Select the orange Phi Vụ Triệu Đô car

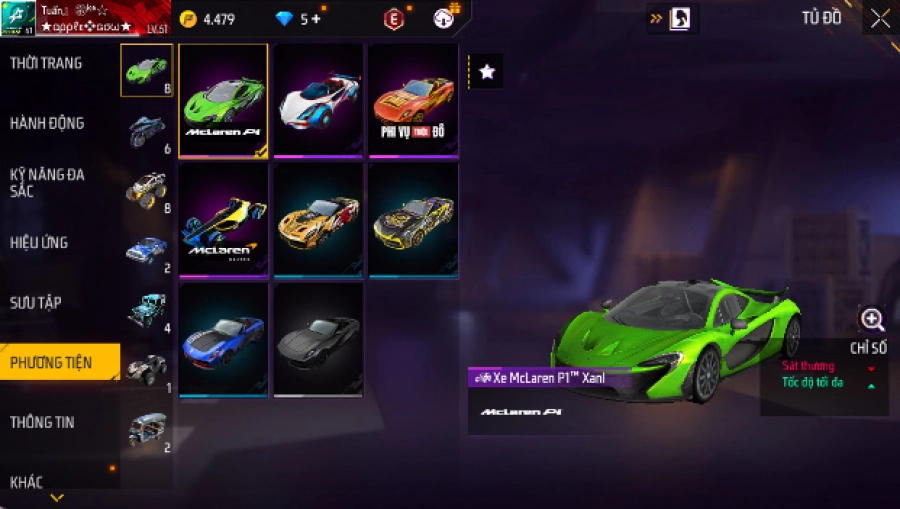412,100
